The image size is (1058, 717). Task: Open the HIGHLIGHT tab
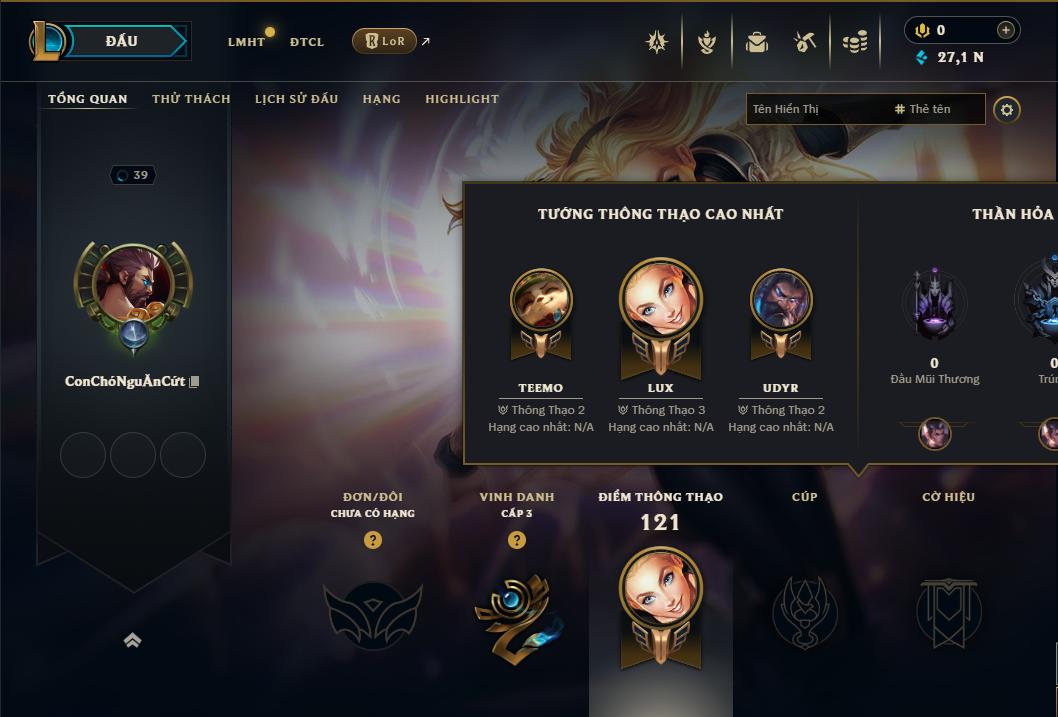pyautogui.click(x=461, y=99)
